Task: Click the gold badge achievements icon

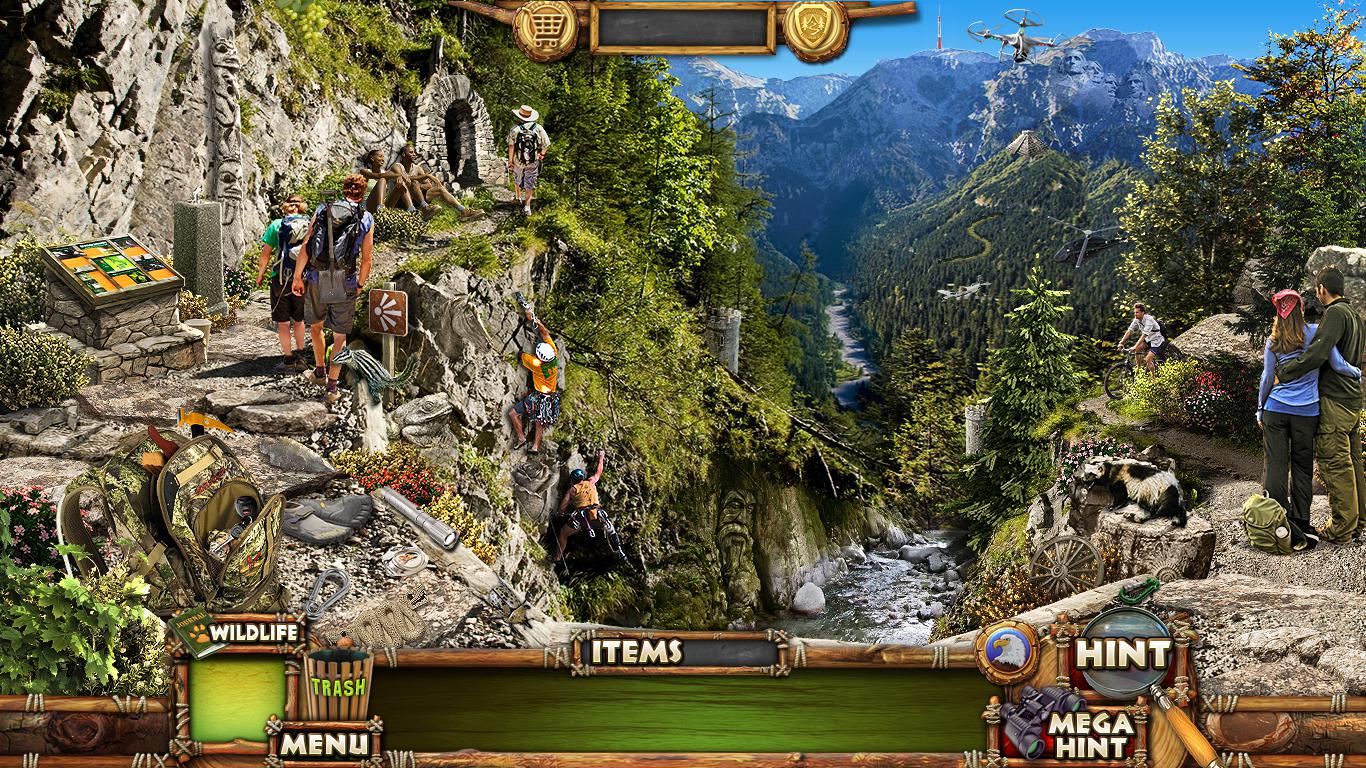Action: coord(815,28)
